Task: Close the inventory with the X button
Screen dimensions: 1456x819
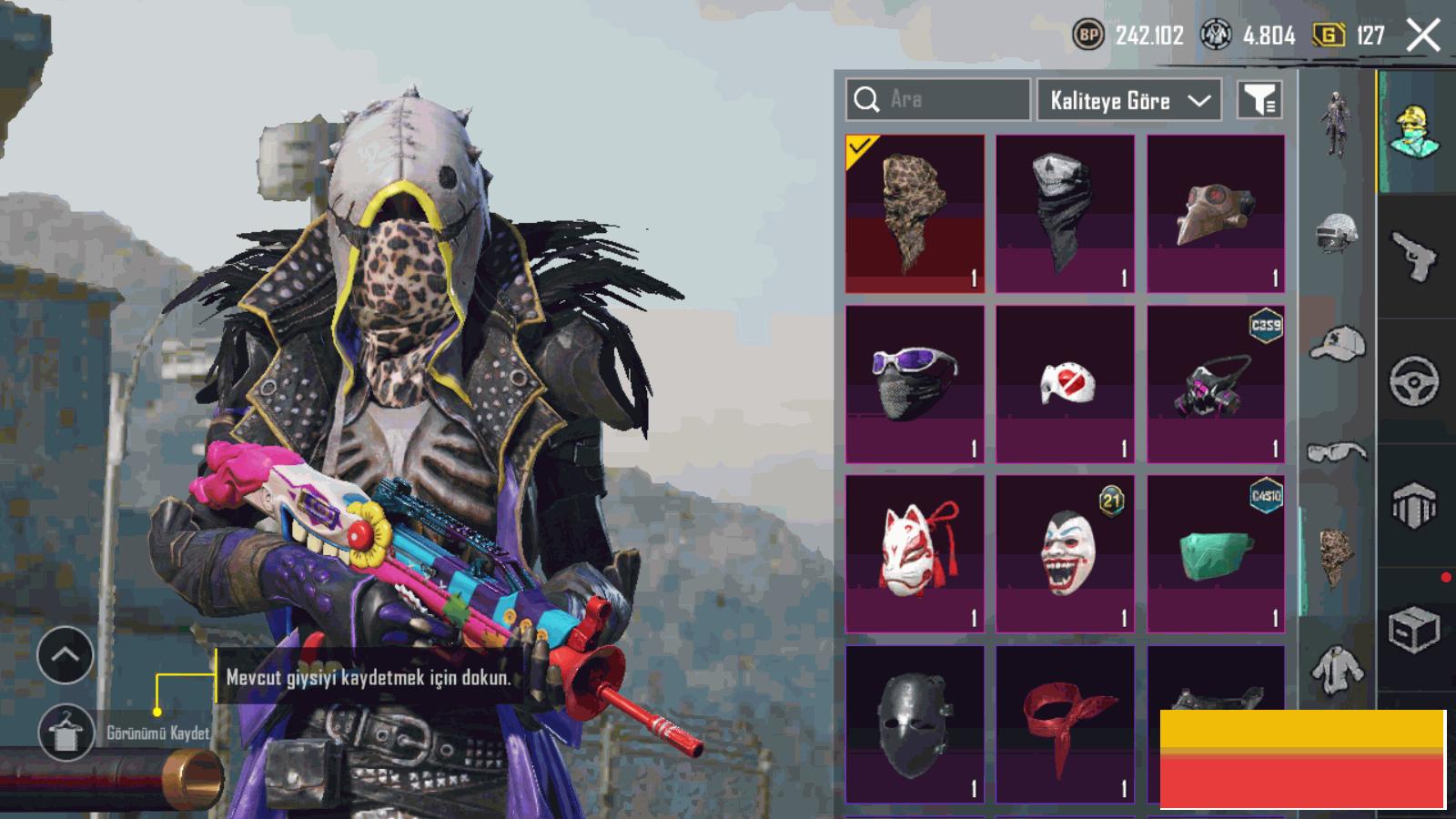Action: tap(1422, 35)
